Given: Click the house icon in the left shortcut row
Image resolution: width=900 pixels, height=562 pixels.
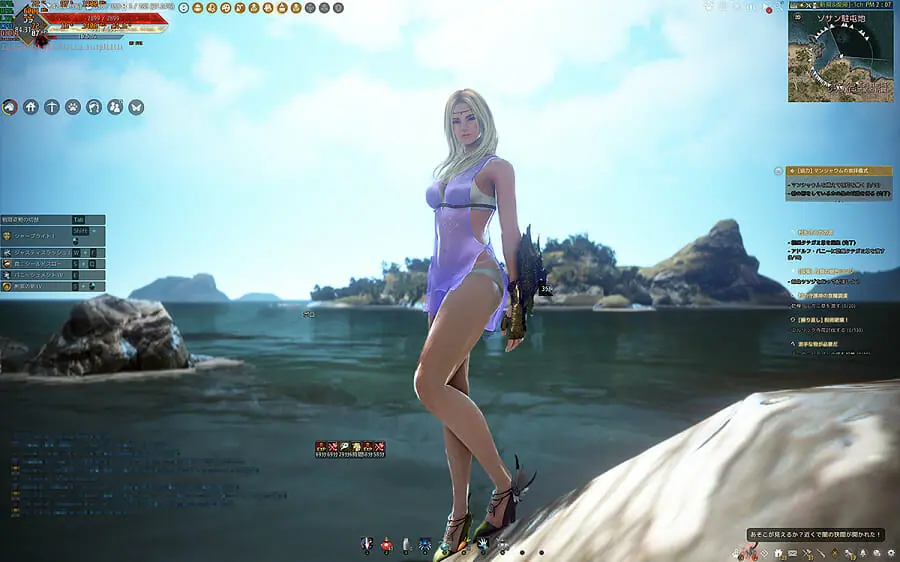Looking at the screenshot, I should click(31, 107).
